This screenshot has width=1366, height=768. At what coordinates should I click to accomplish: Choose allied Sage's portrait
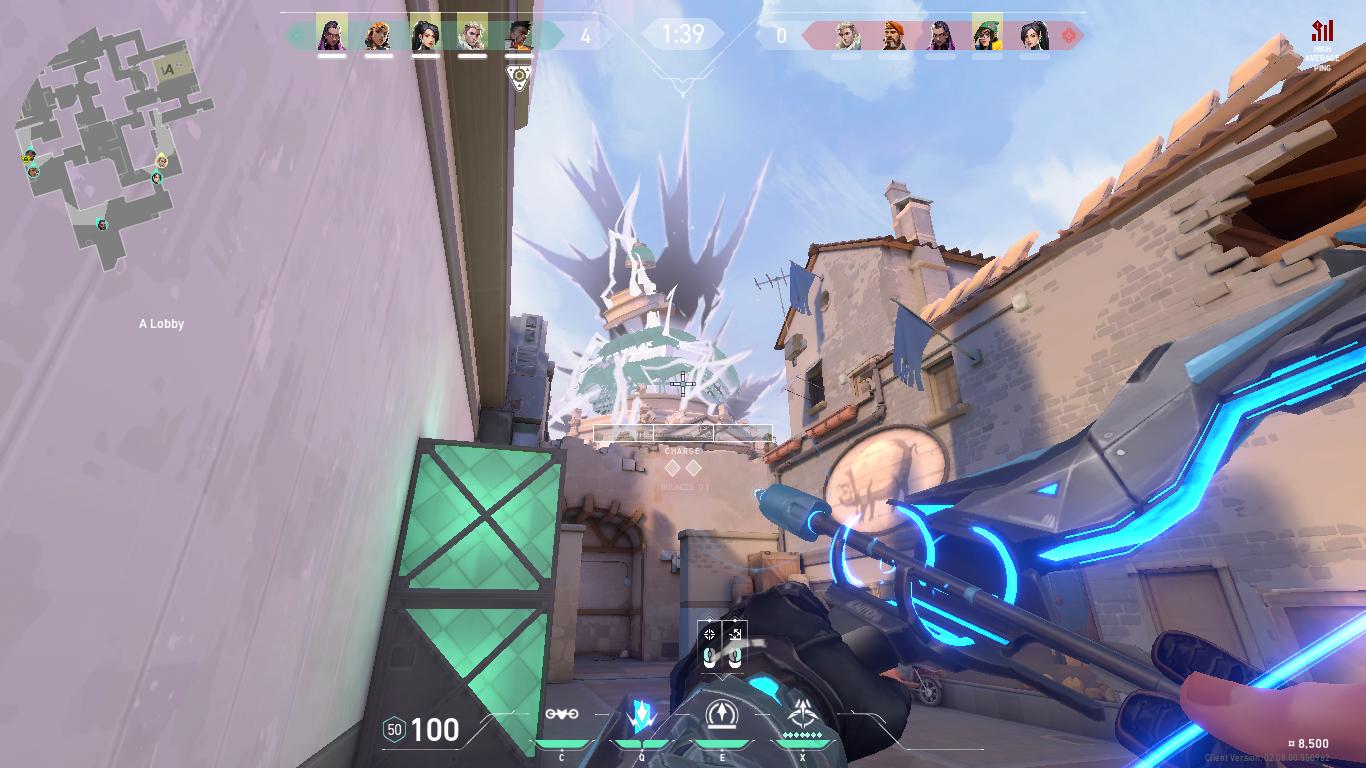coord(426,35)
